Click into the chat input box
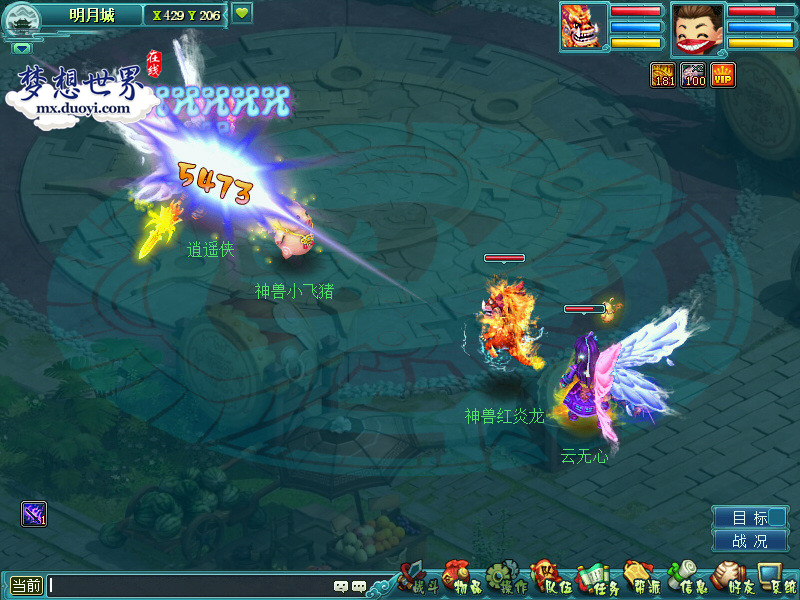The image size is (800, 600). click(190, 586)
